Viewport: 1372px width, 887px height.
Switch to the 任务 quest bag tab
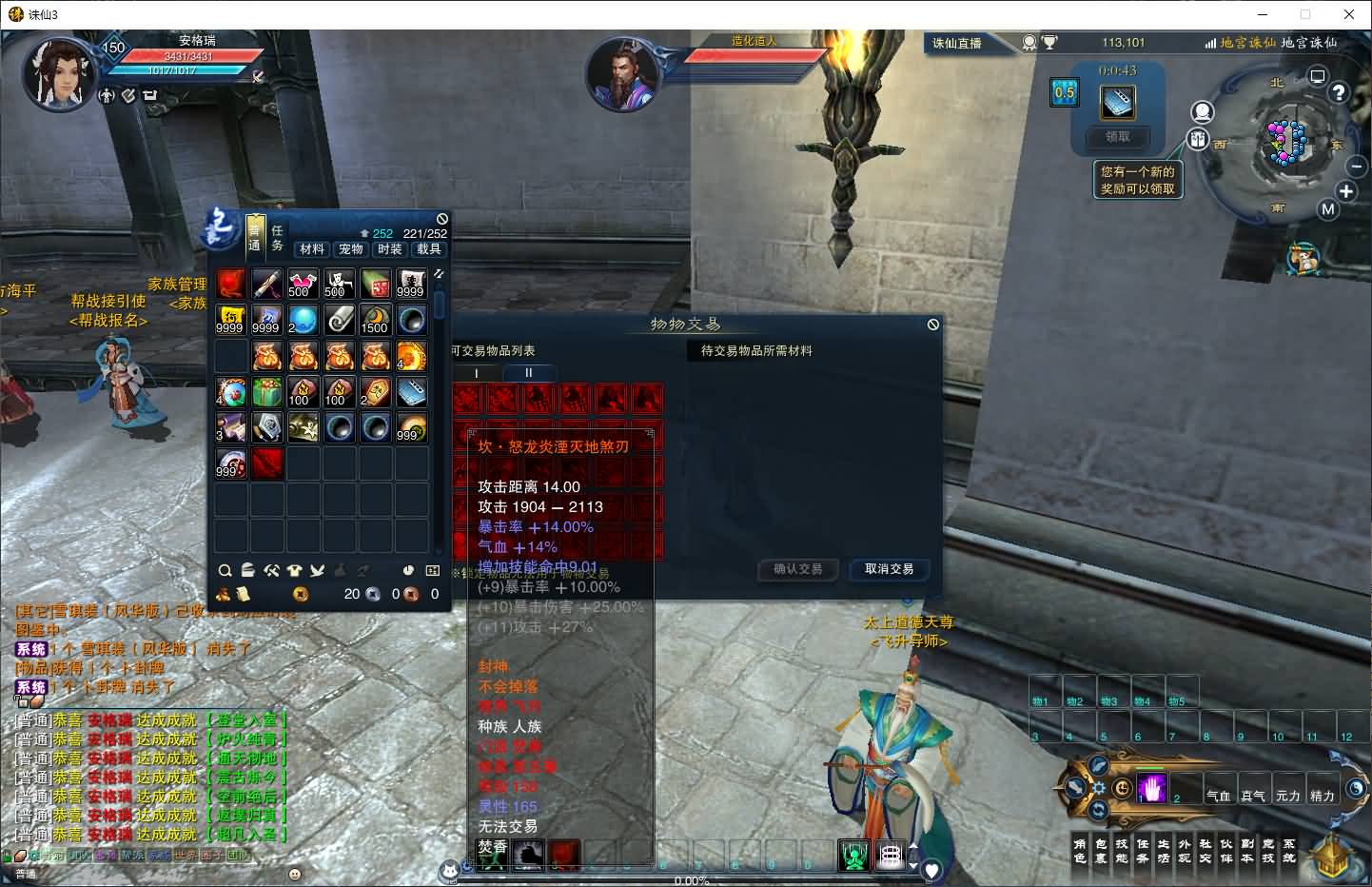[278, 238]
